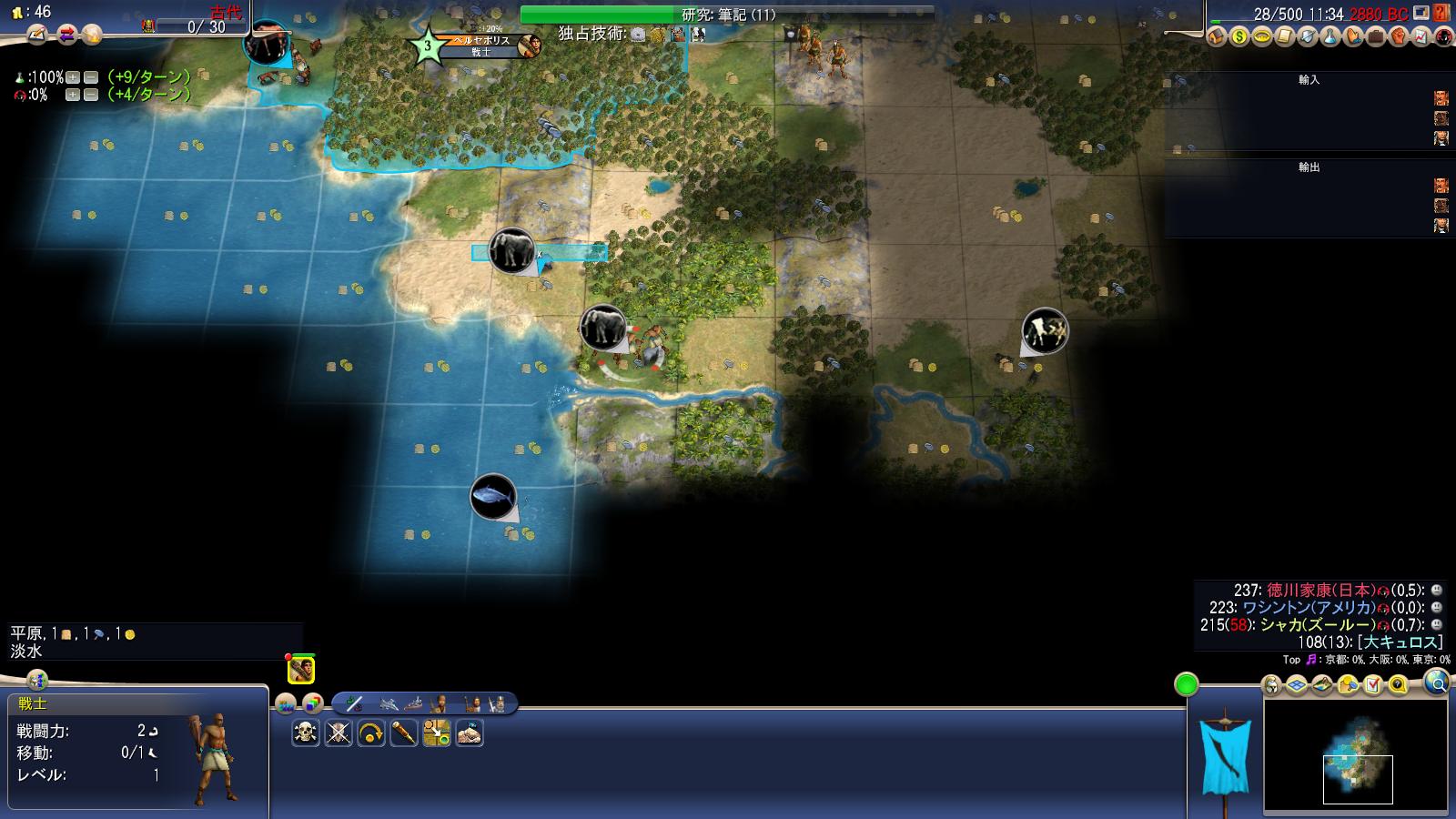This screenshot has width=1456, height=819.
Task: Click the research bar showing 筆記
Action: 727,15
